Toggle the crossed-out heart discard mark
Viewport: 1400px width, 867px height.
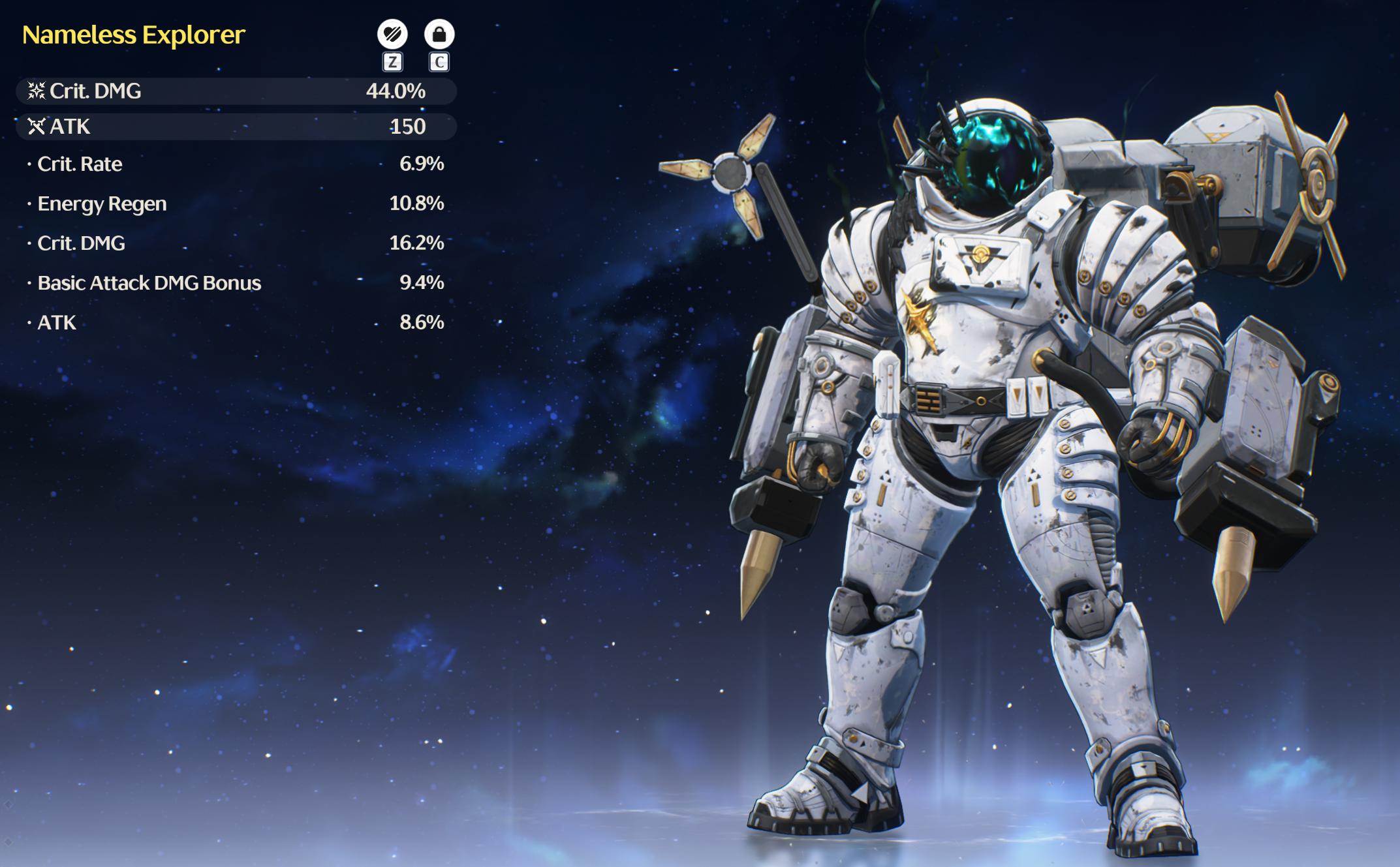[x=392, y=34]
